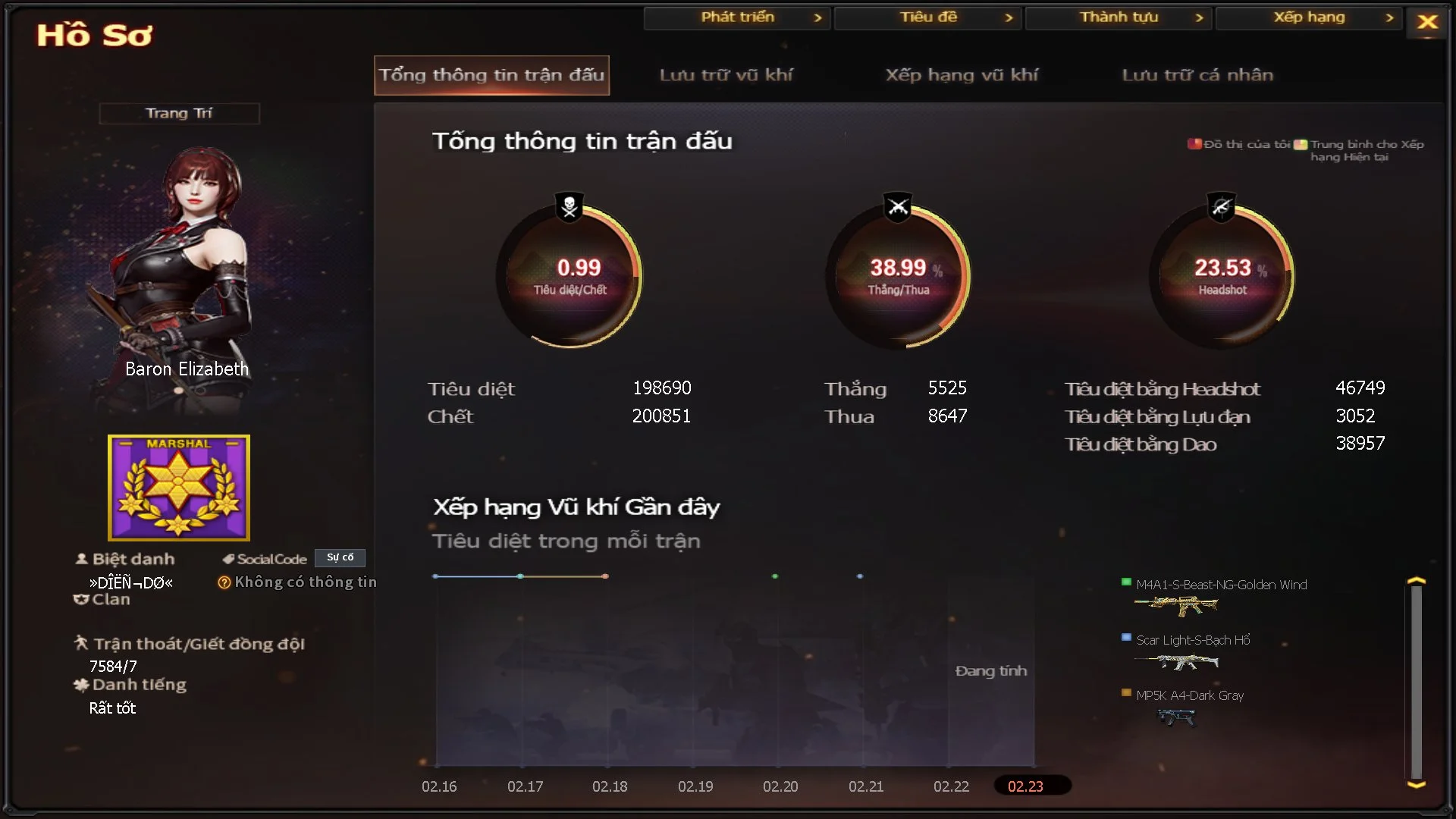1456x819 pixels.
Task: Click the SocialCode link icon
Action: pyautogui.click(x=227, y=558)
